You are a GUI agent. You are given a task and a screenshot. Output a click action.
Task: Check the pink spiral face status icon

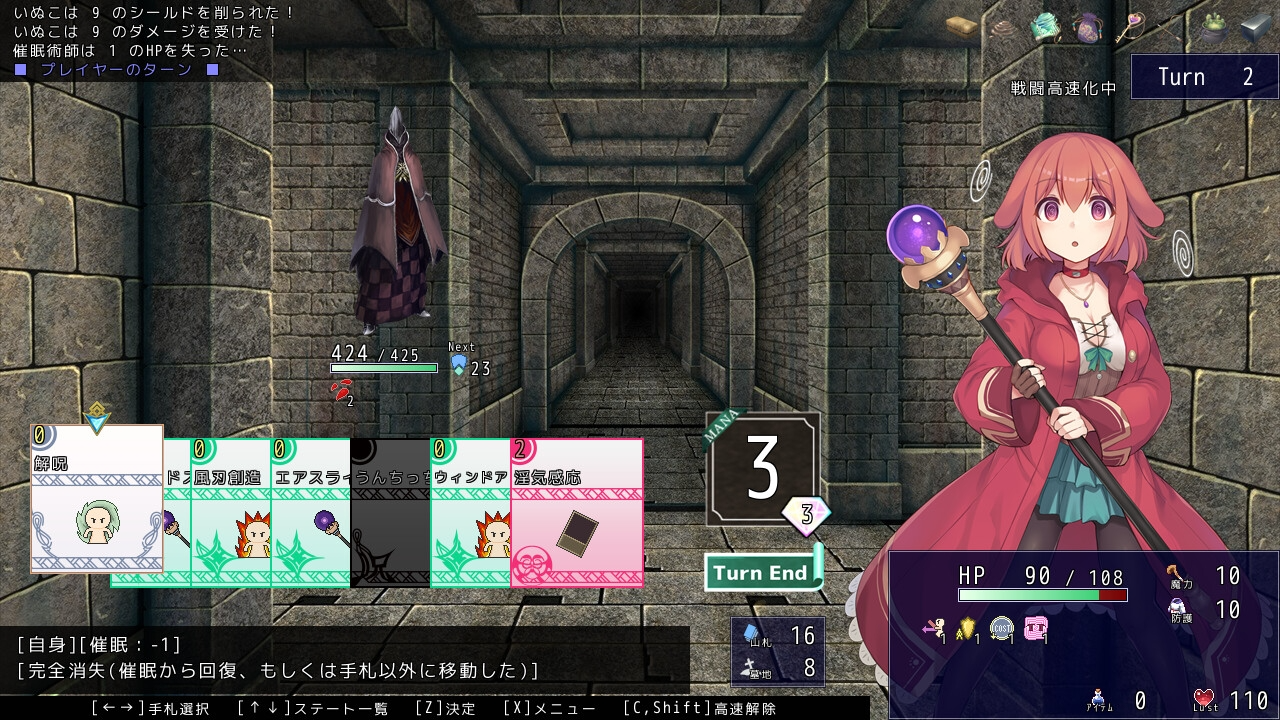[x=1036, y=629]
